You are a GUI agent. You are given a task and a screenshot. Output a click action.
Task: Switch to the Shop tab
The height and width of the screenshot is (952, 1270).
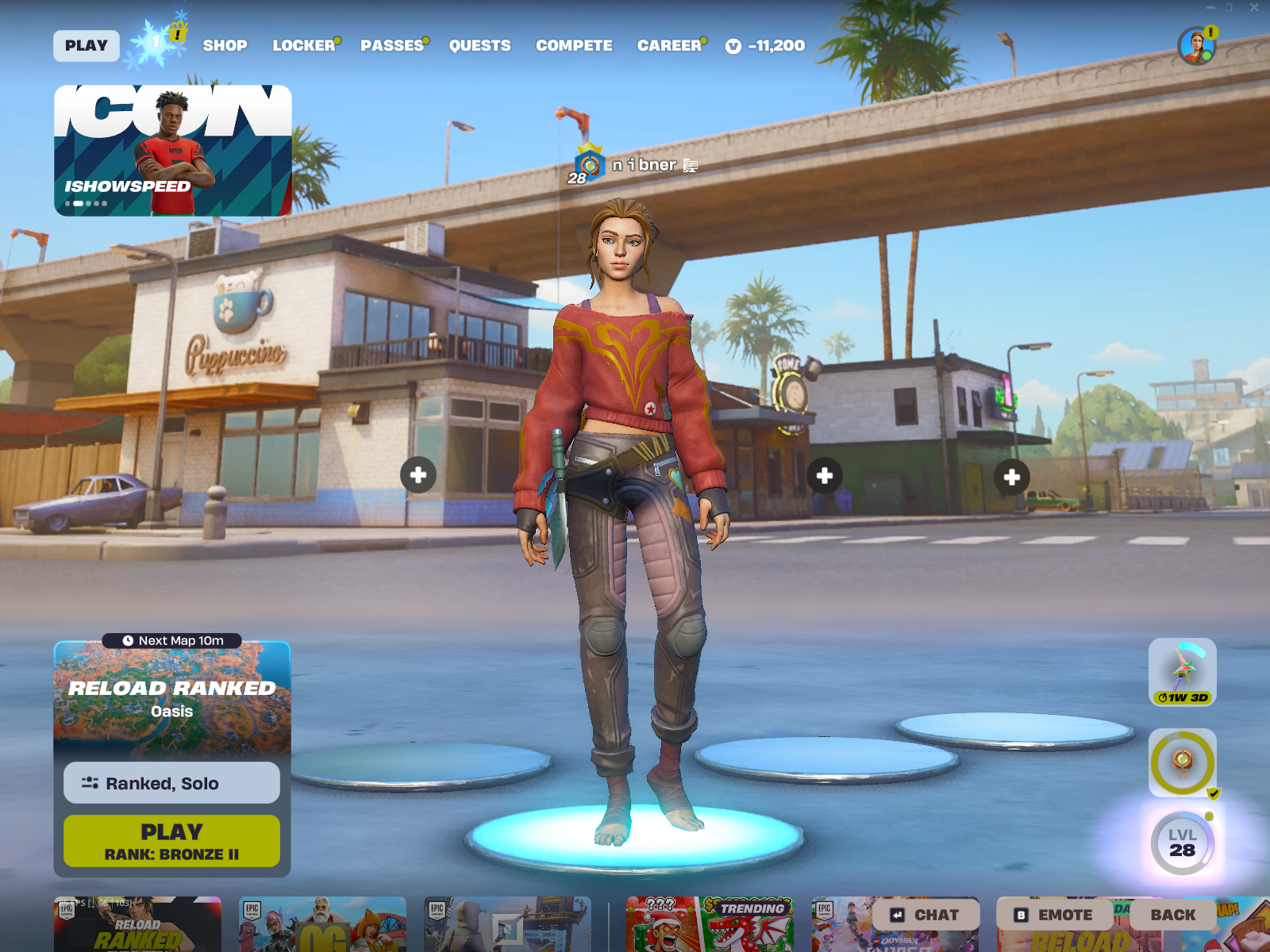point(225,46)
